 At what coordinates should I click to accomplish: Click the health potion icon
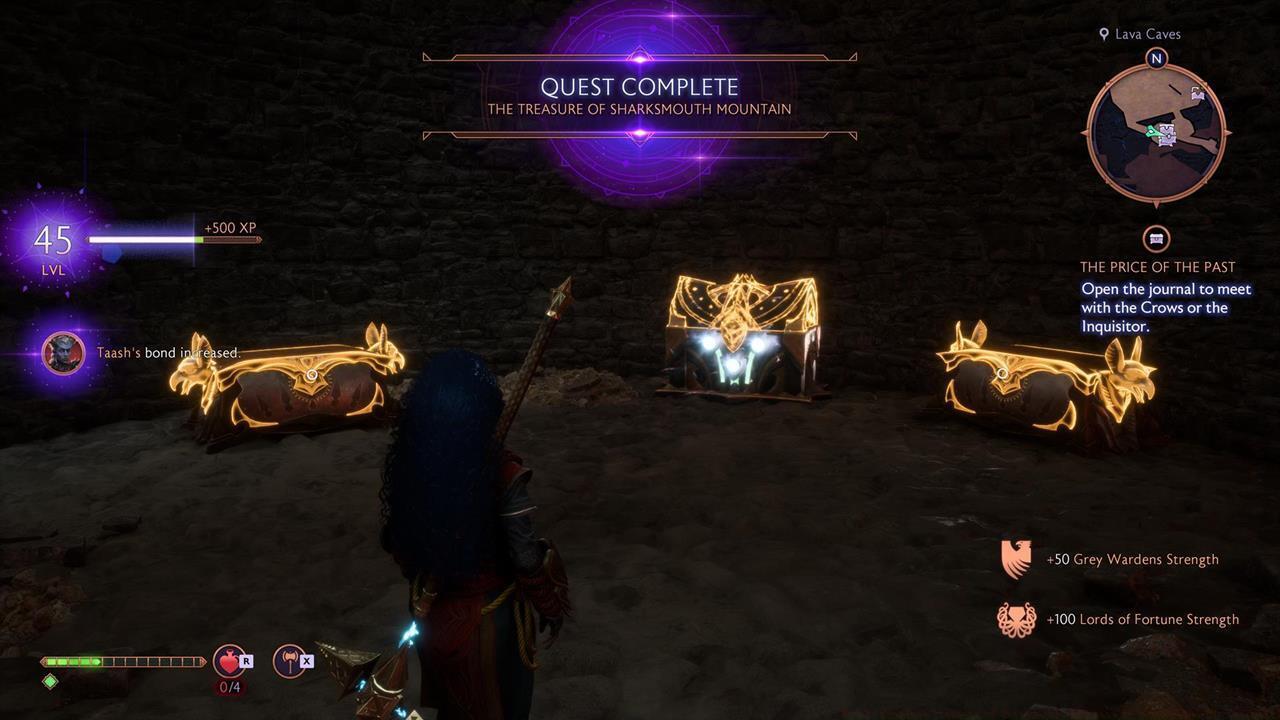229,661
